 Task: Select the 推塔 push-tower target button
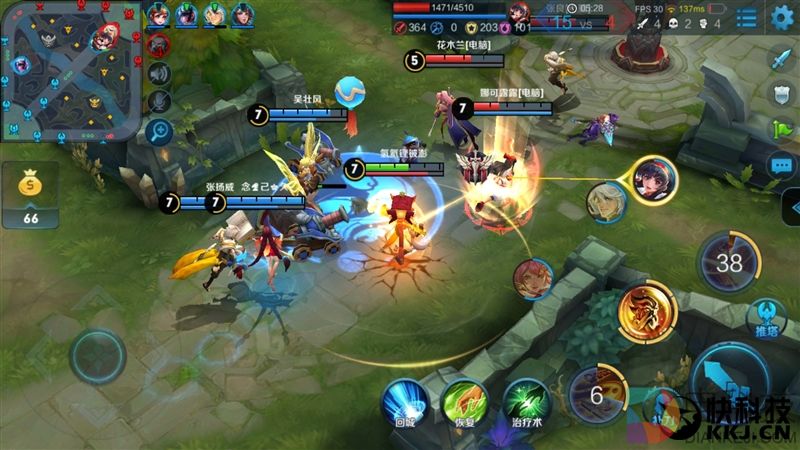pyautogui.click(x=766, y=316)
